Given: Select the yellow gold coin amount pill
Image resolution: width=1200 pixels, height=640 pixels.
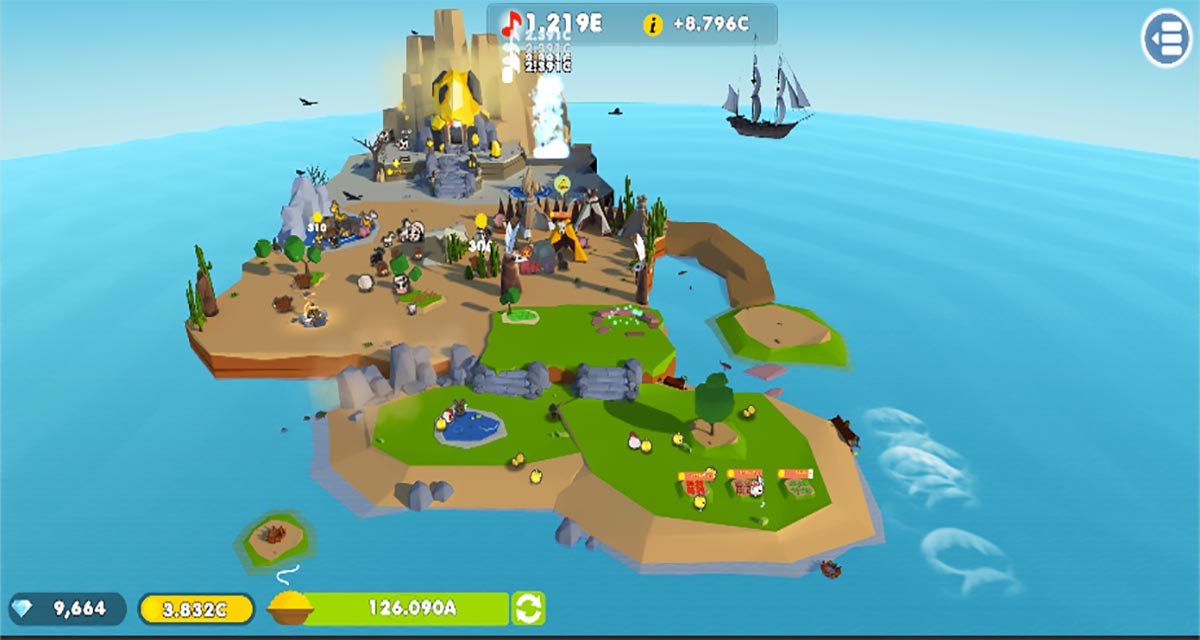Looking at the screenshot, I should pos(196,608).
